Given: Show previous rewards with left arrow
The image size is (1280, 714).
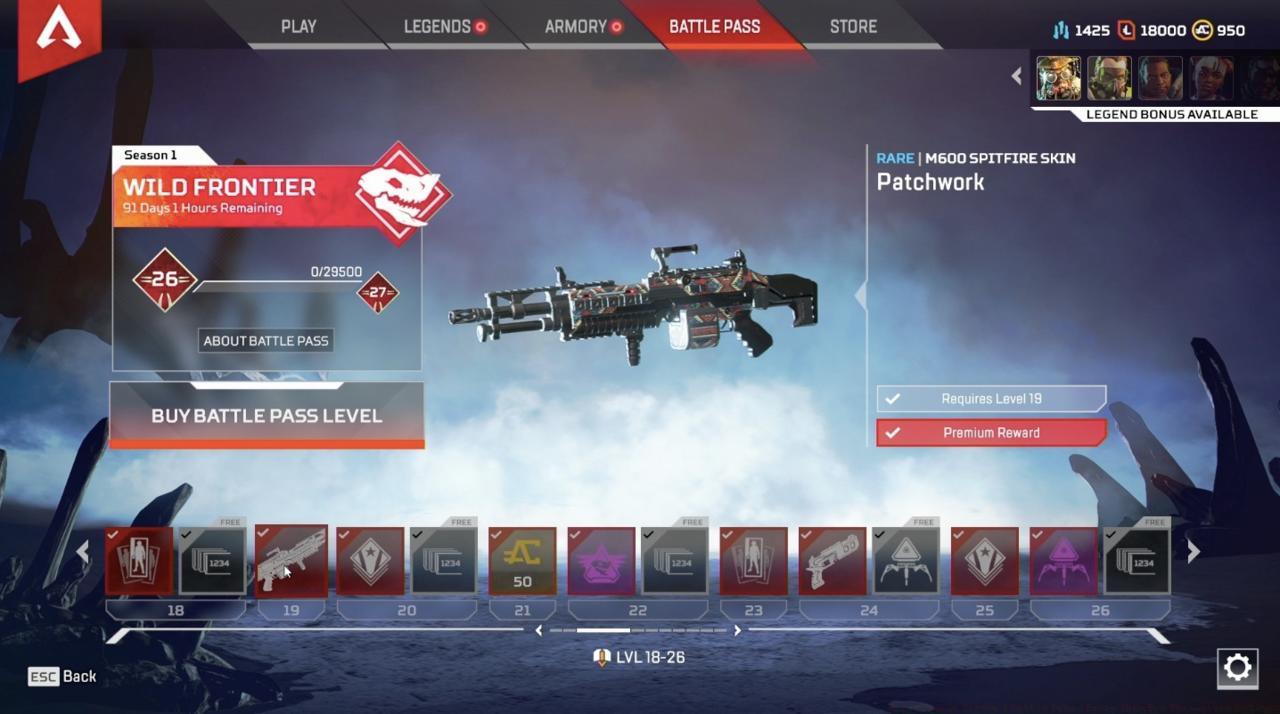Looking at the screenshot, I should [83, 552].
